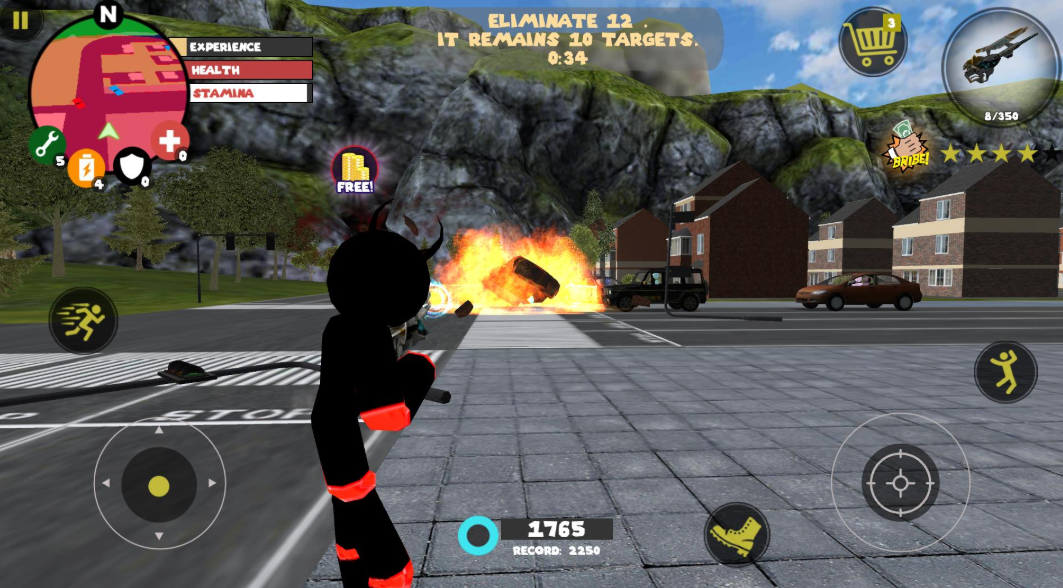1063x588 pixels.
Task: Use the red medkit cross
Action: pyautogui.click(x=170, y=141)
